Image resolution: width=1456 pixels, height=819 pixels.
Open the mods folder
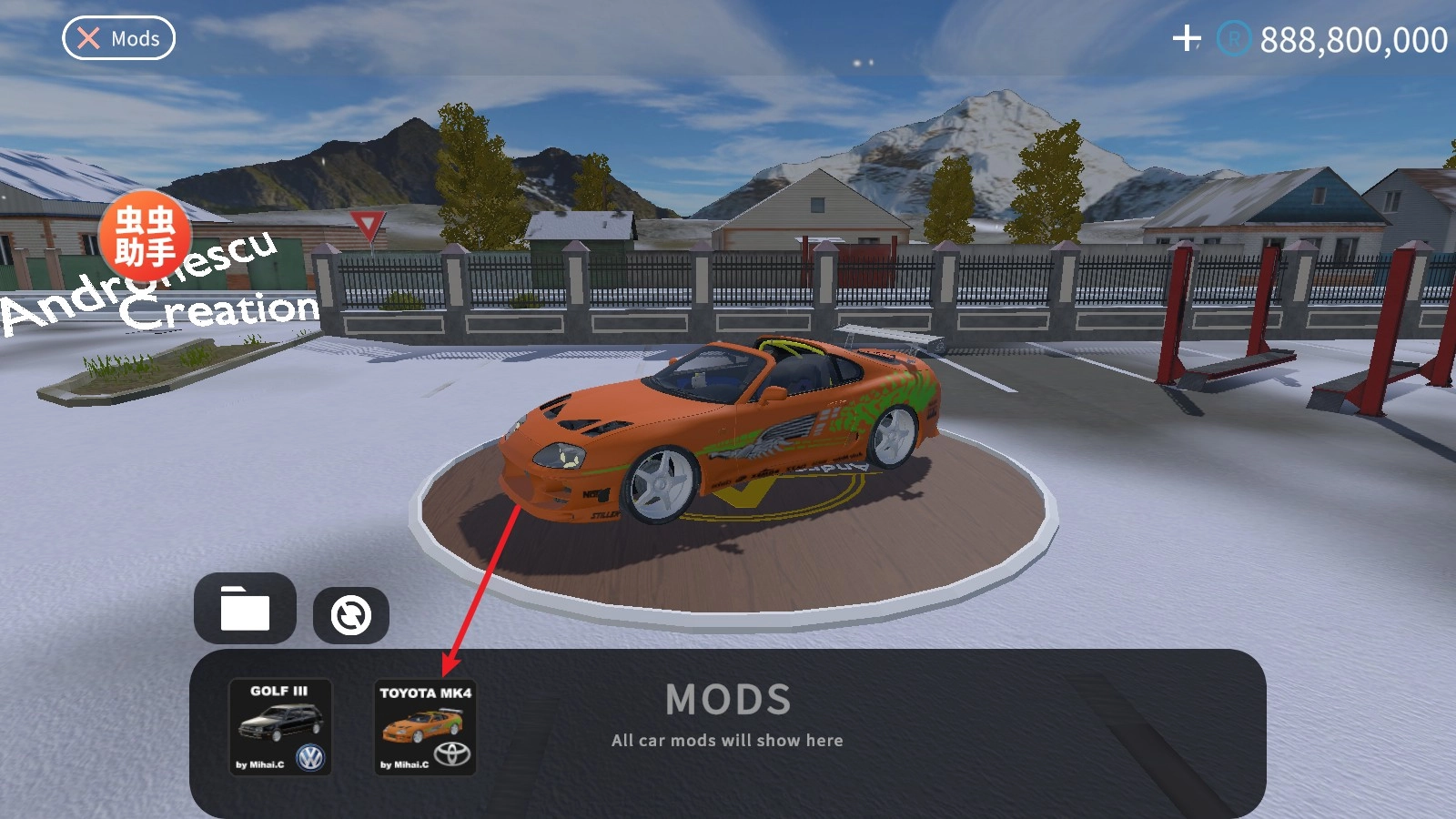[x=245, y=609]
